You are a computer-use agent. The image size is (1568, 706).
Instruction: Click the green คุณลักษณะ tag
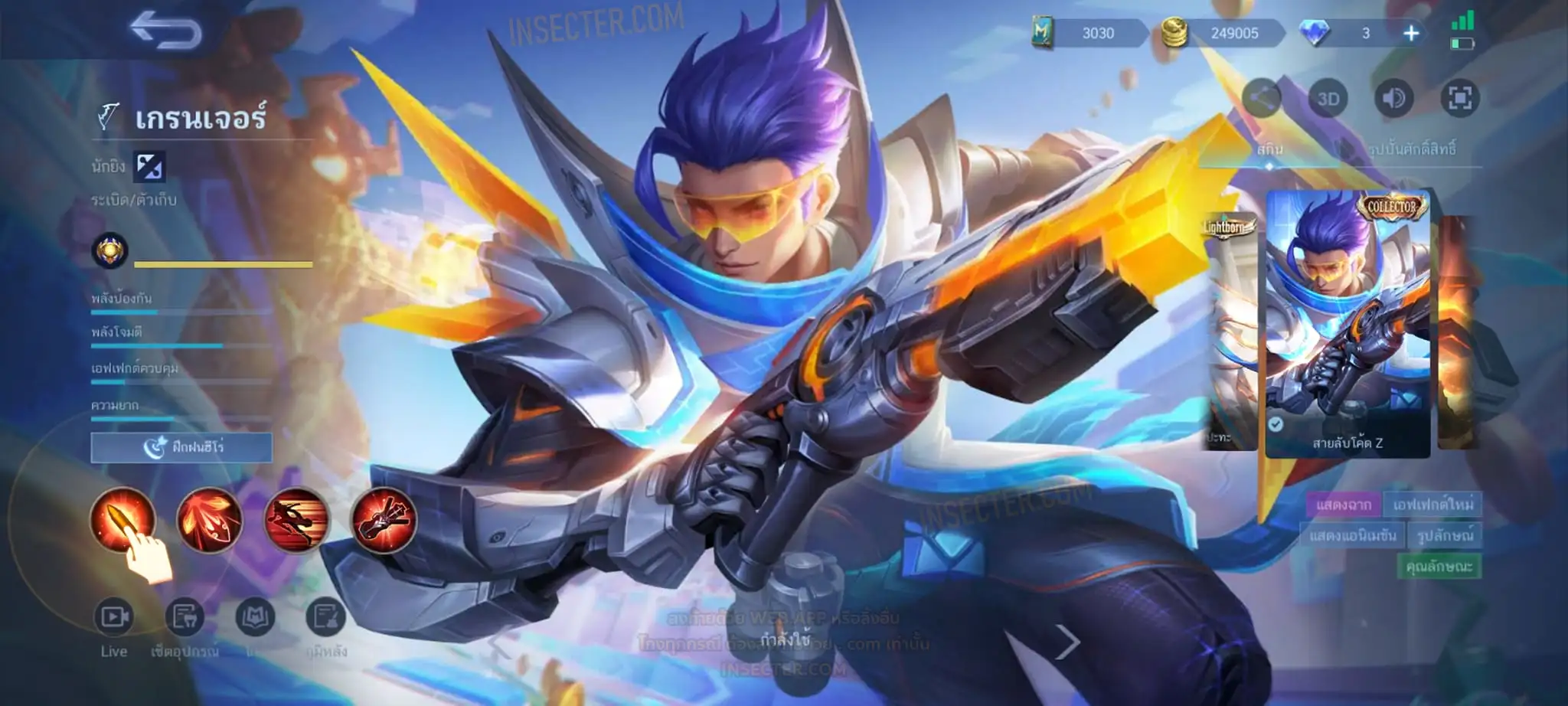click(1439, 567)
